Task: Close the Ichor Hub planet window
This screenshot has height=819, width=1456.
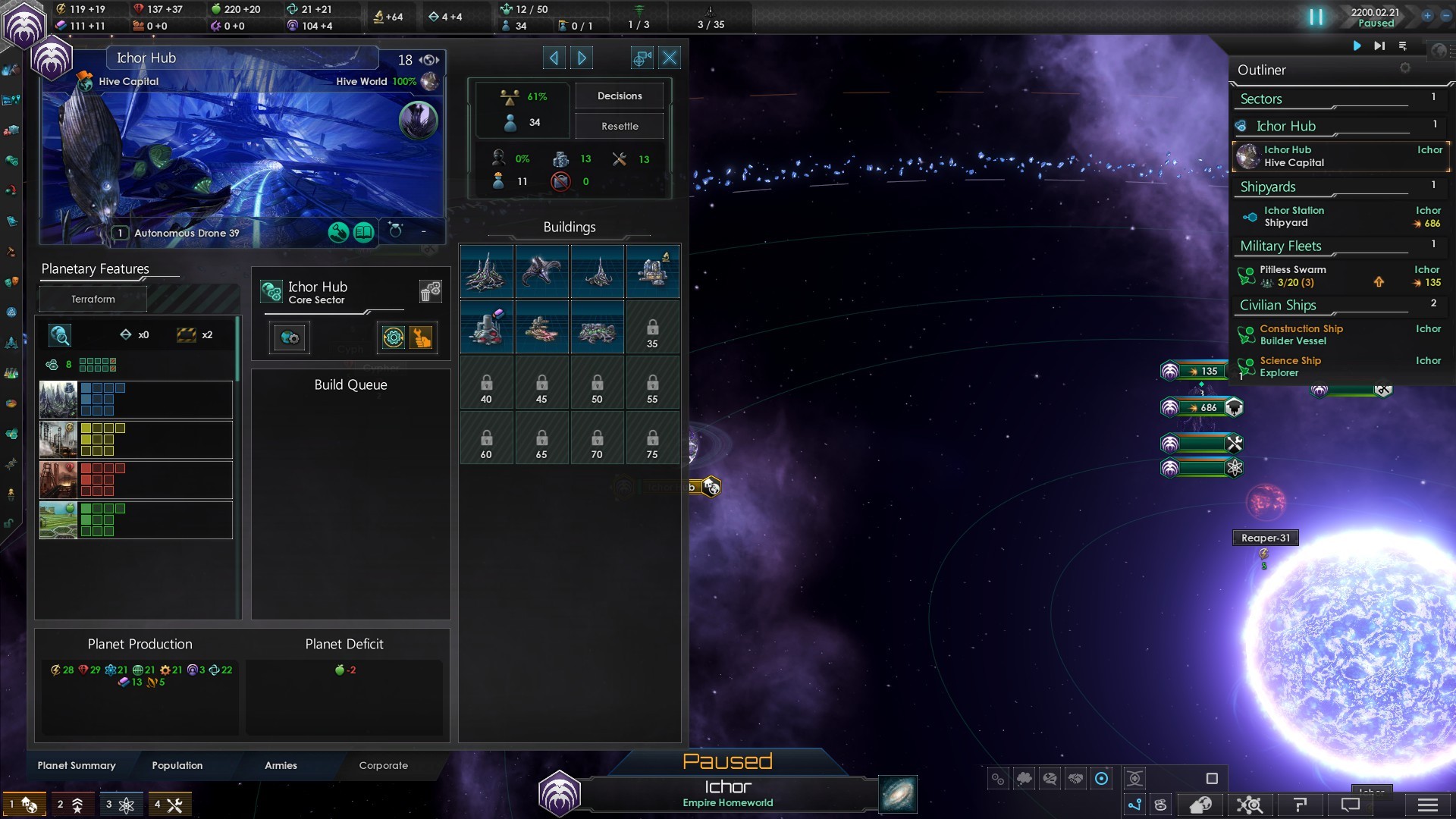Action: [670, 58]
